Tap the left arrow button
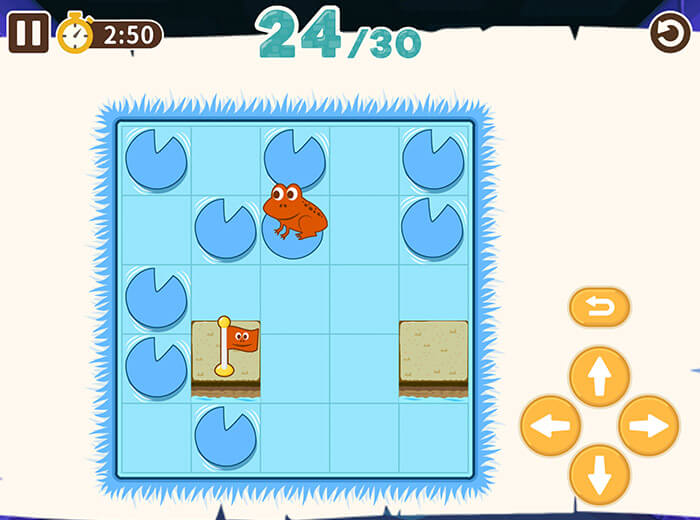 [550, 426]
